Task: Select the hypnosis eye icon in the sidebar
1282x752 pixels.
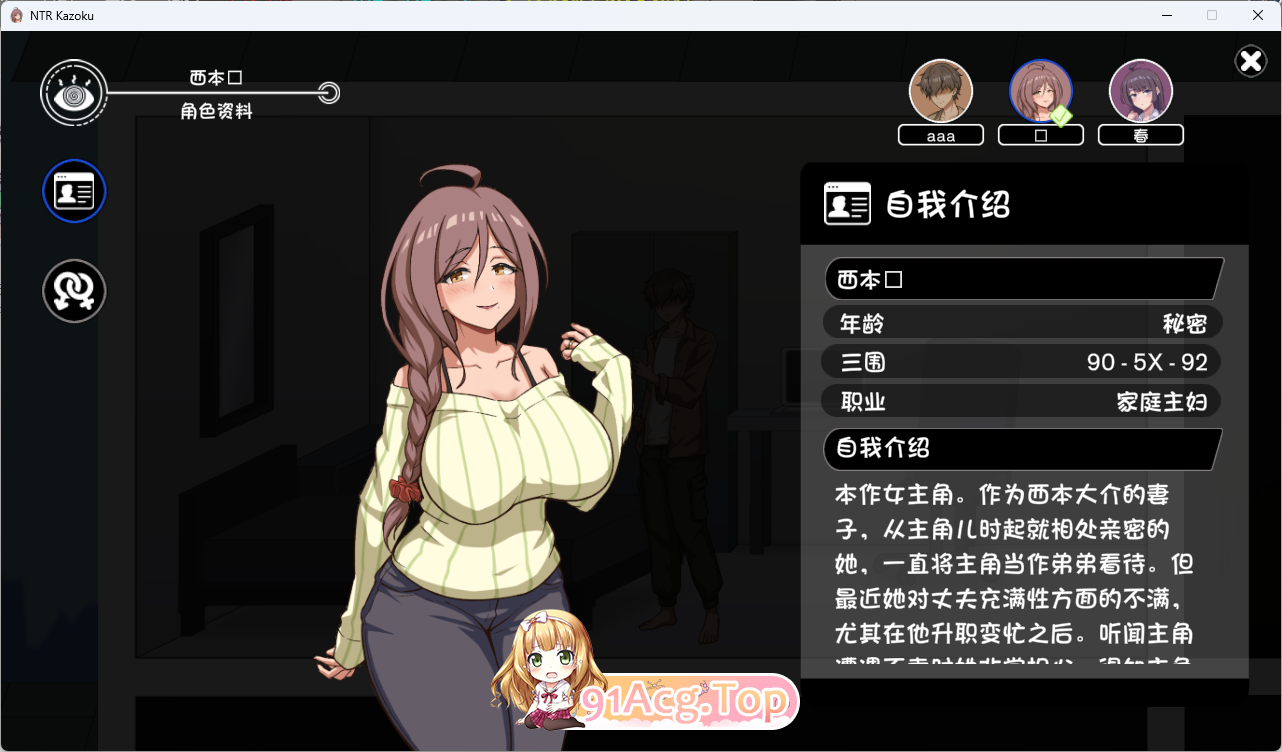Action: coord(73,92)
